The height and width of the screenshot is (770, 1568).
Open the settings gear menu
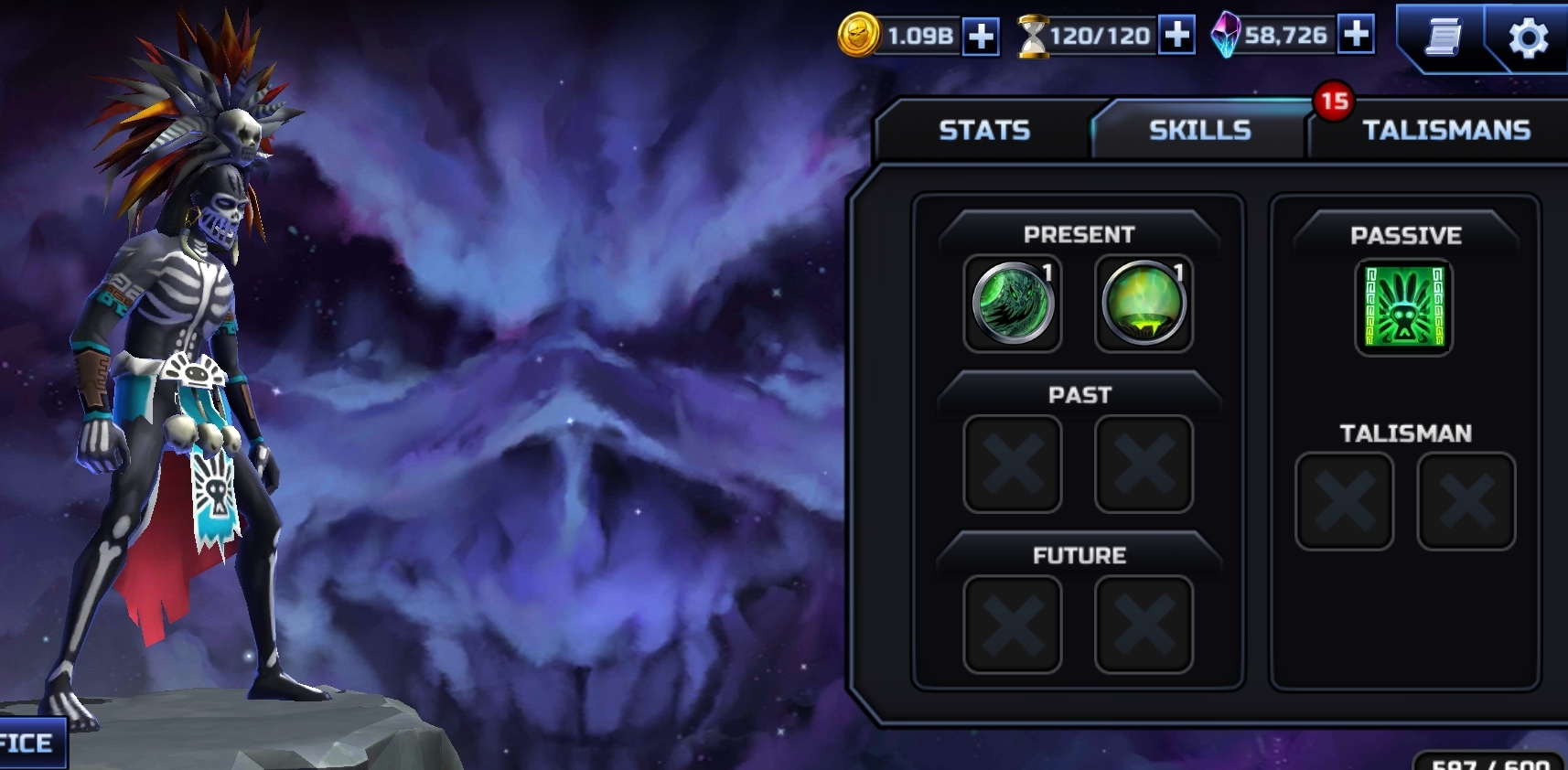click(x=1527, y=38)
